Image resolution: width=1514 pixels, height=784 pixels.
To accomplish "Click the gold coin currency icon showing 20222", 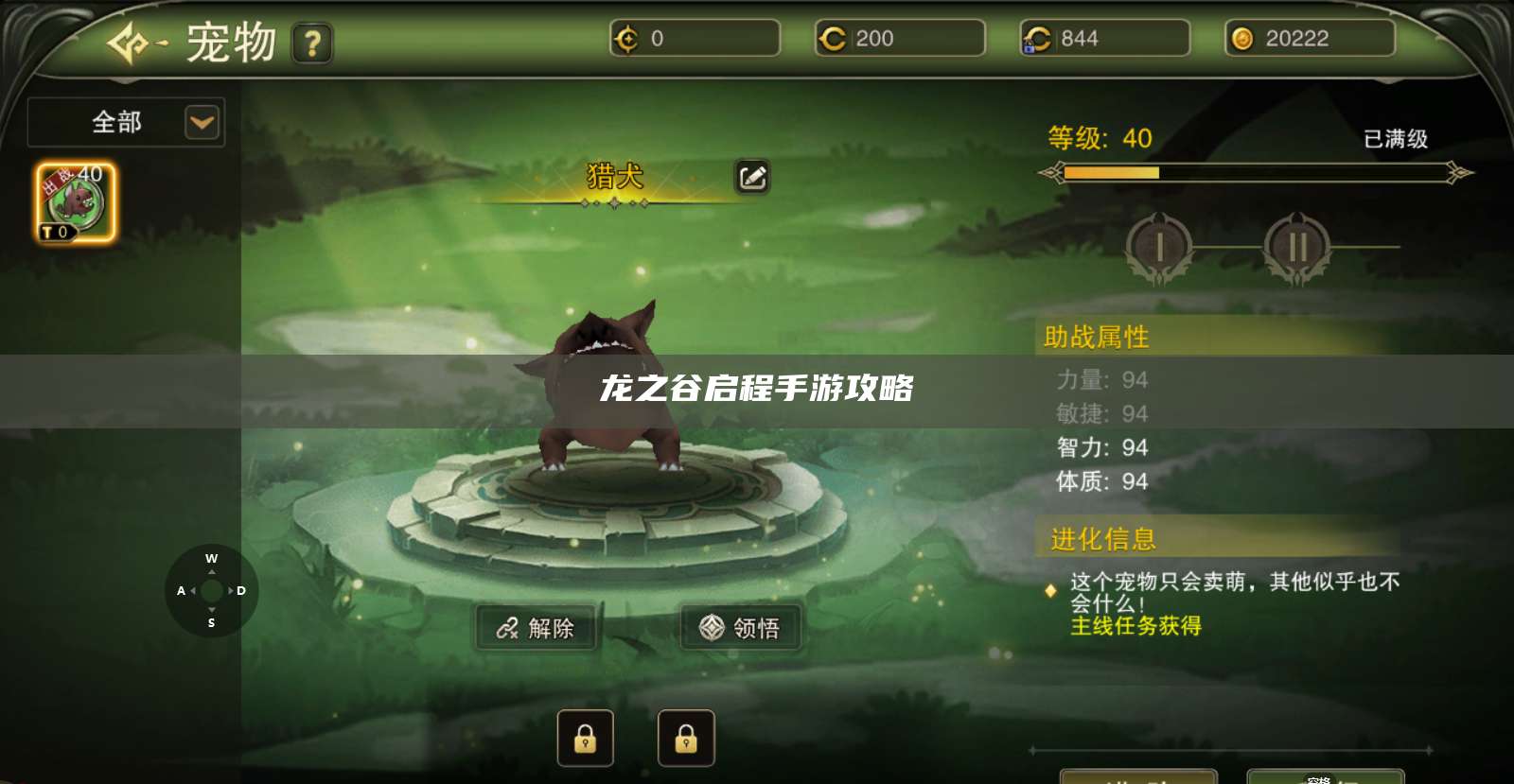I will pos(1241,38).
